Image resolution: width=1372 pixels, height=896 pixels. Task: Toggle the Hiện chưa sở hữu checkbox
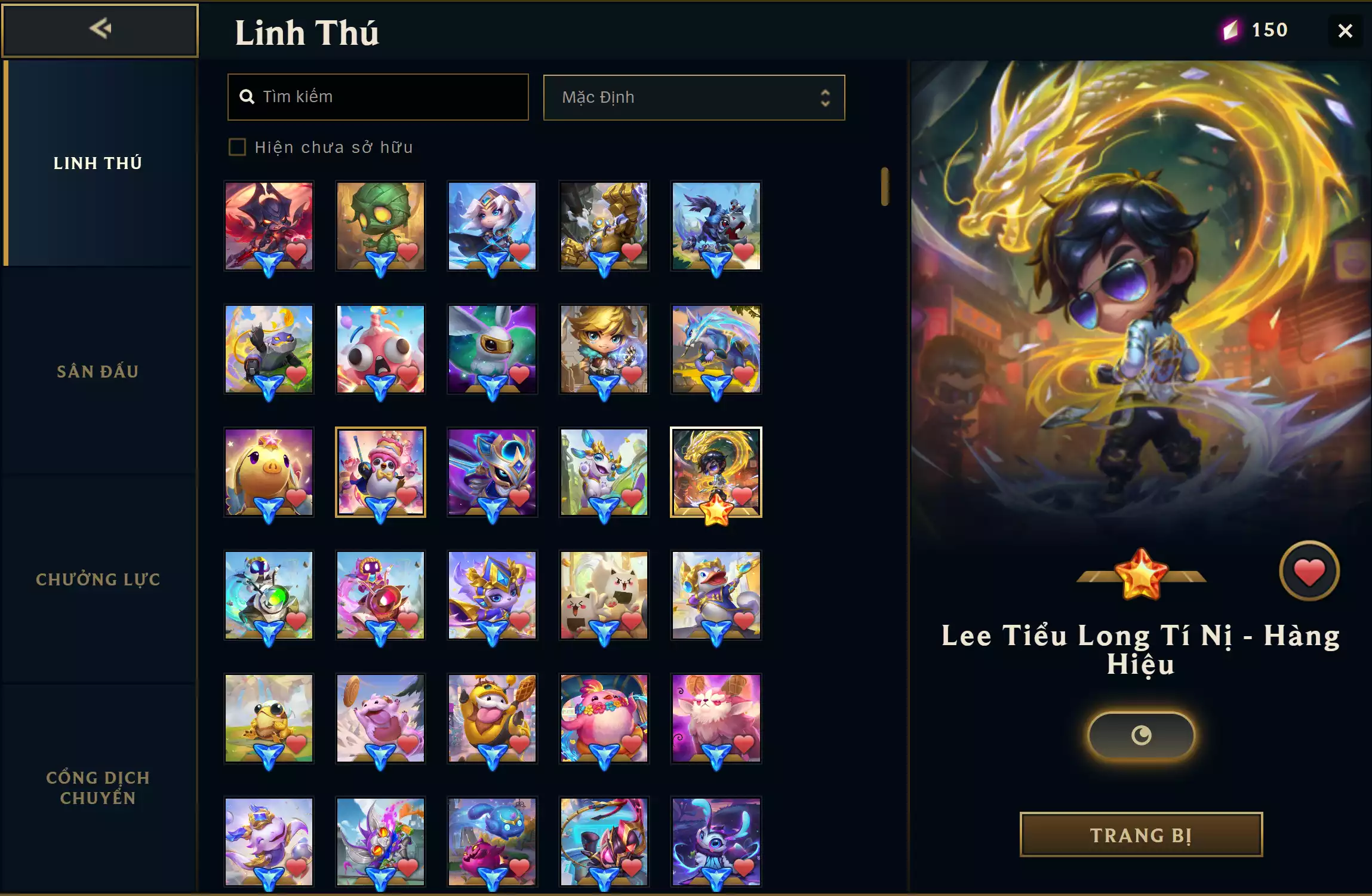238,147
